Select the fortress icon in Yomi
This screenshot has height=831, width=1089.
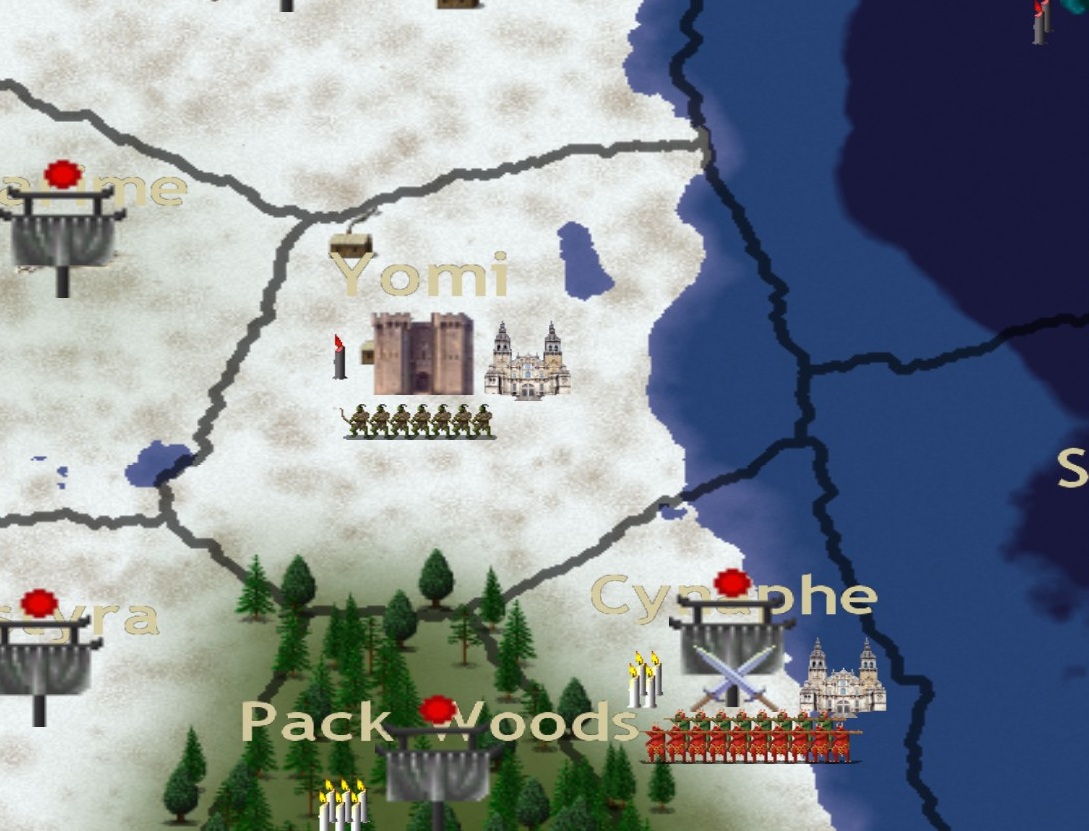(x=423, y=354)
